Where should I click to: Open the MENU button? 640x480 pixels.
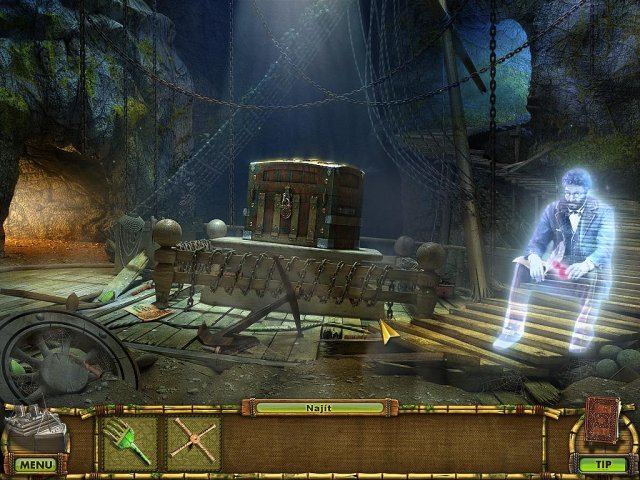tap(36, 465)
